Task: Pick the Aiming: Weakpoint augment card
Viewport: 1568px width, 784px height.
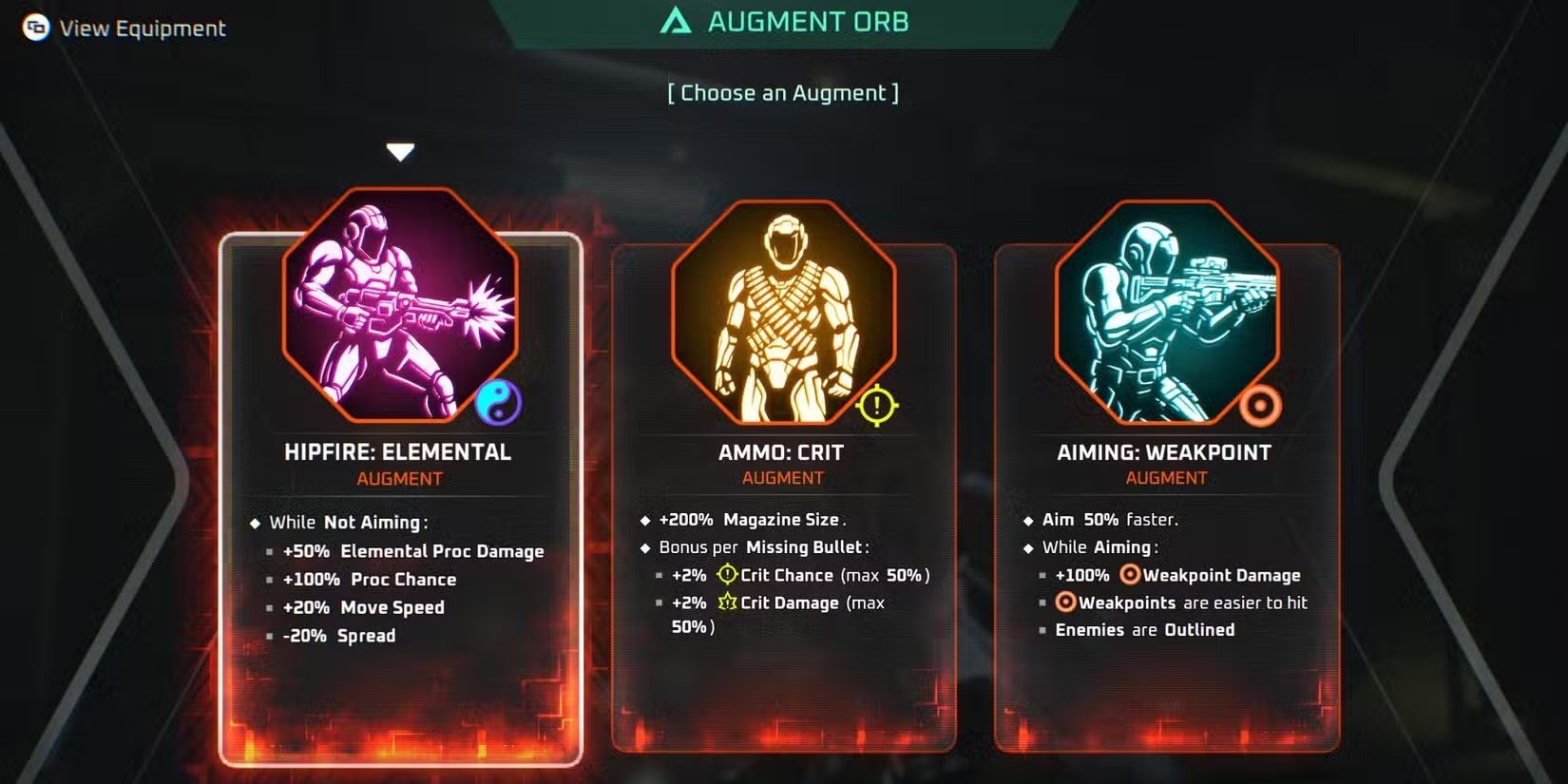Action: (1166, 494)
